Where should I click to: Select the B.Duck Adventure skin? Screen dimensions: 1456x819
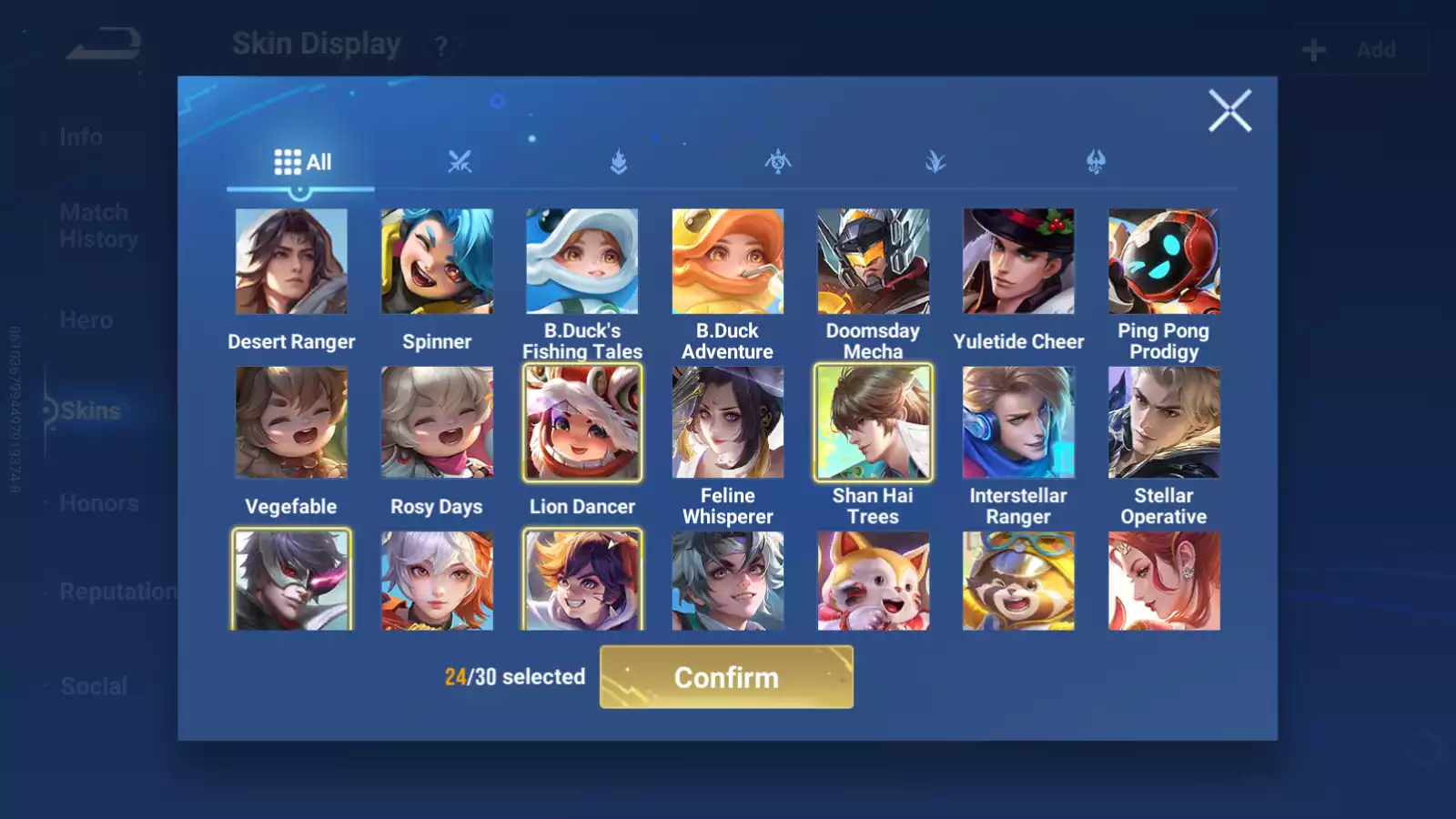click(x=727, y=262)
